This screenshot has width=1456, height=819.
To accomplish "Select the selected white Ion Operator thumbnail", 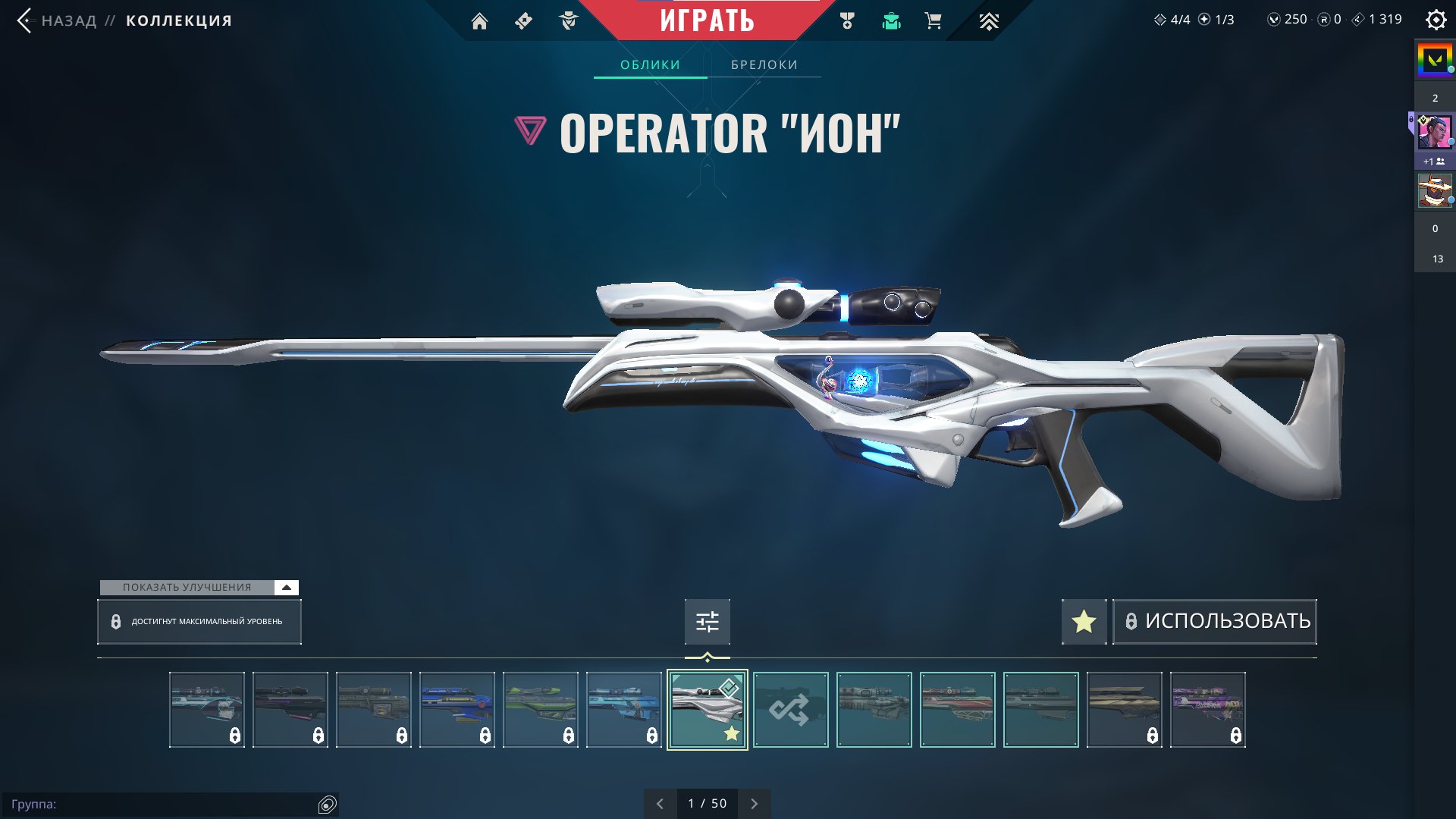I will 707,710.
